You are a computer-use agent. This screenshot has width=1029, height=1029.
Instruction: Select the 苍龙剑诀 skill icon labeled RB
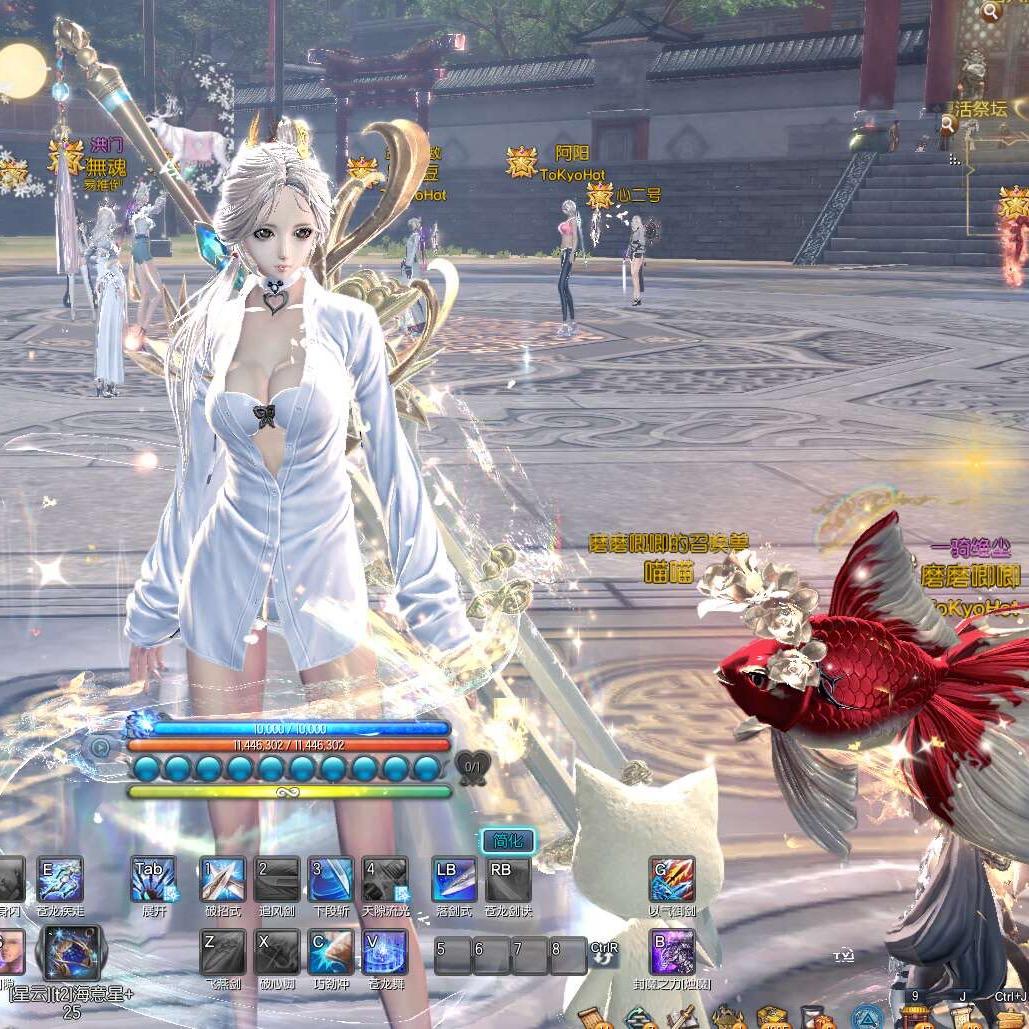508,880
